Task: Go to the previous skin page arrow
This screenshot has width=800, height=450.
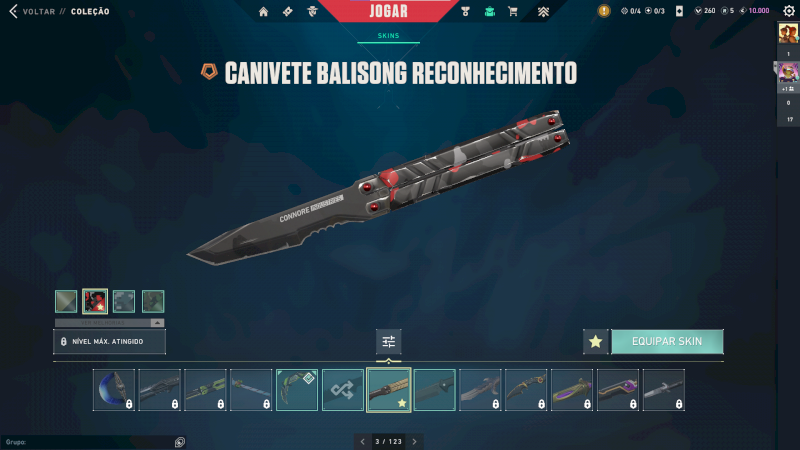Action: click(363, 441)
